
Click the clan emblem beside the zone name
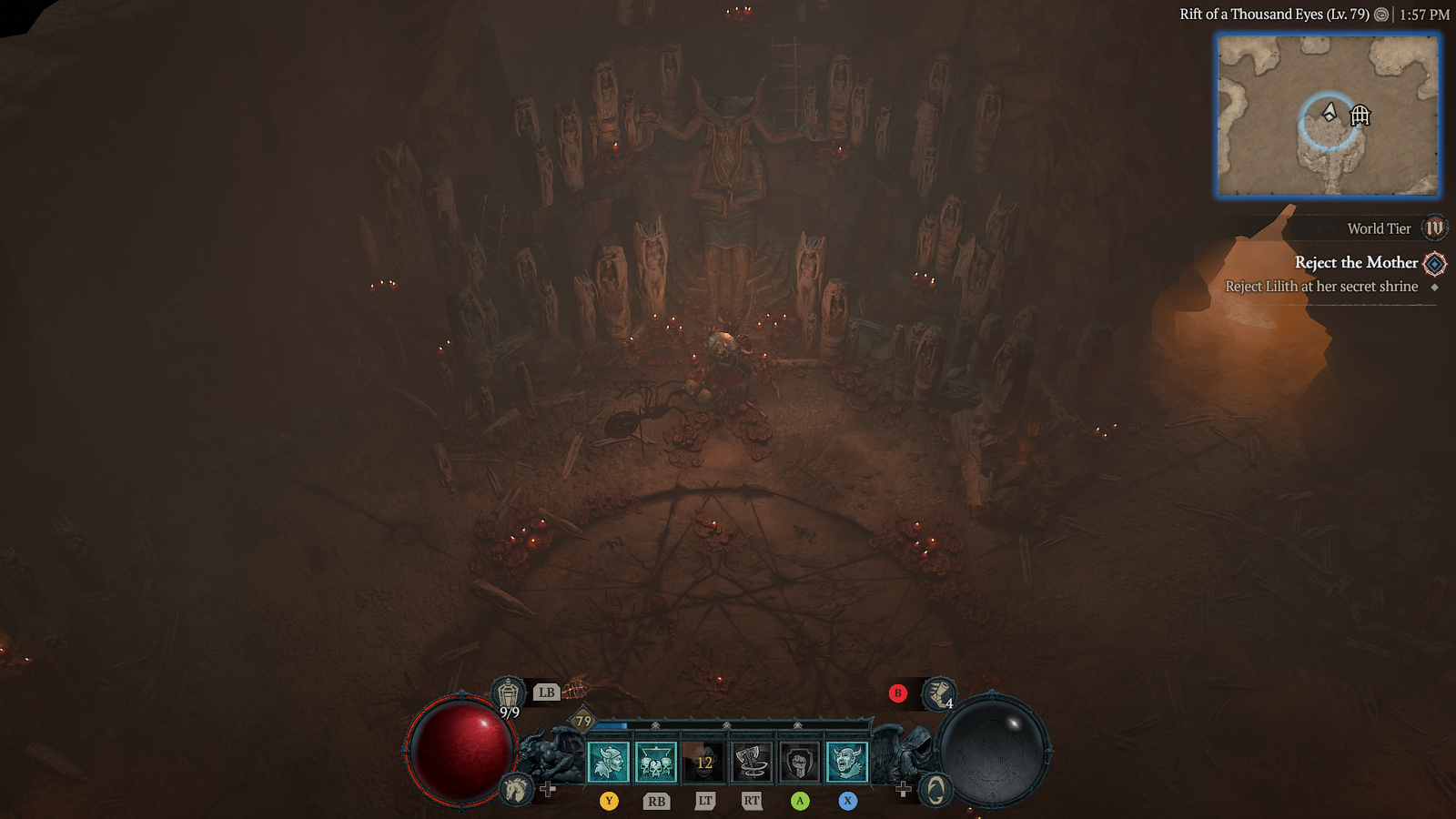1380,15
